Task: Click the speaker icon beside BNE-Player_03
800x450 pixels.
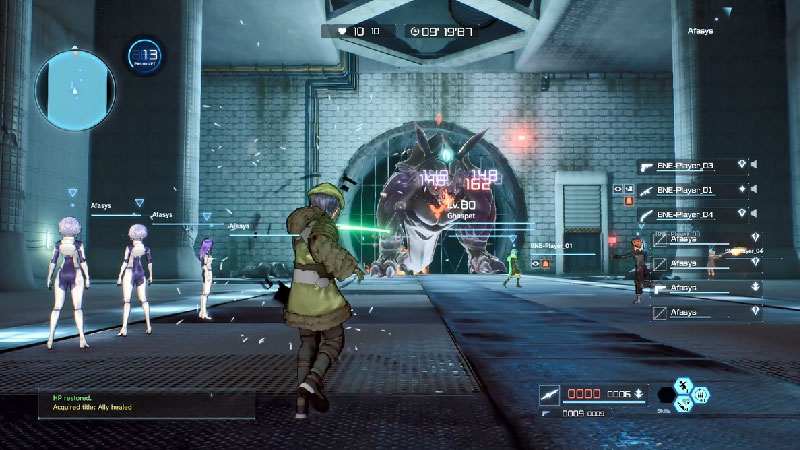Action: [x=754, y=165]
